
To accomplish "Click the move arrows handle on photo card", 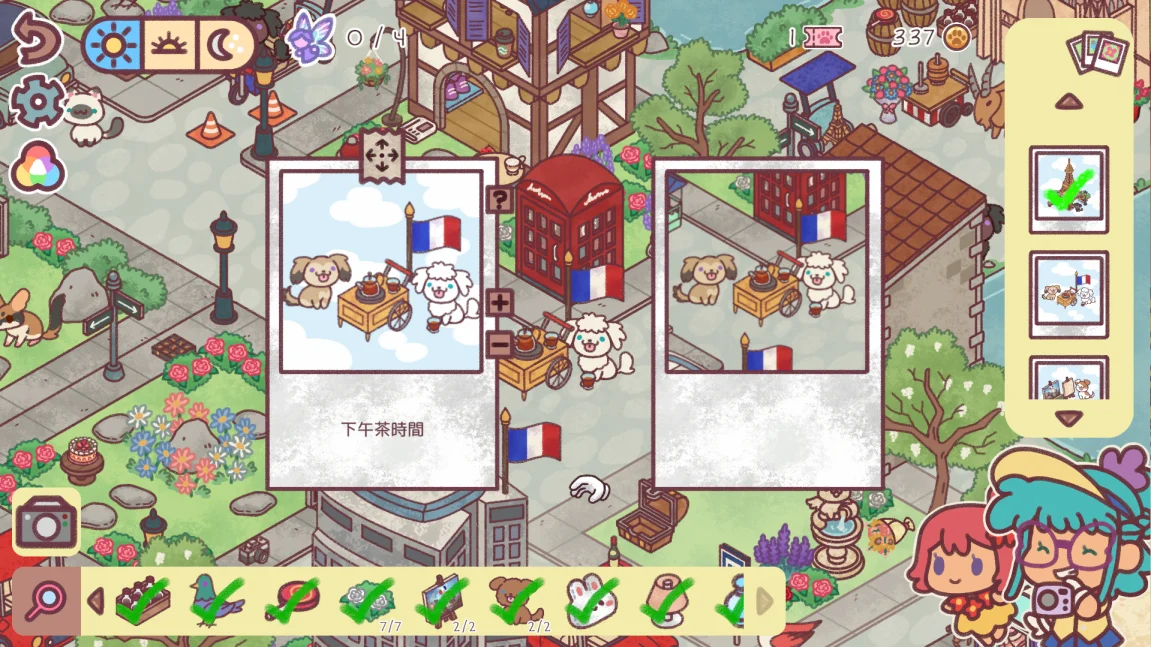I will 381,156.
